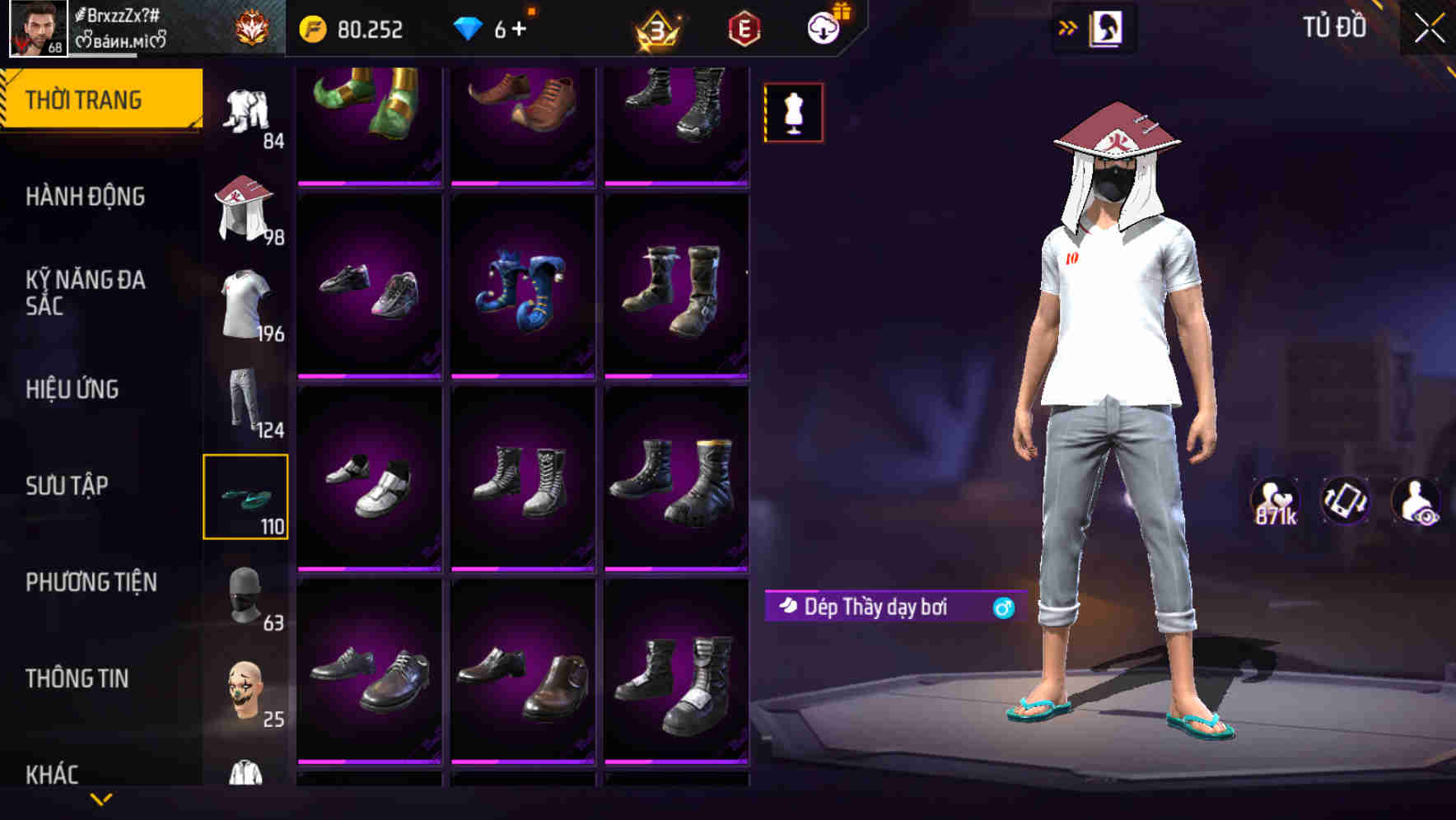Click the pink progress bar under green shoes
Viewport: 1456px width, 820px height.
369,183
